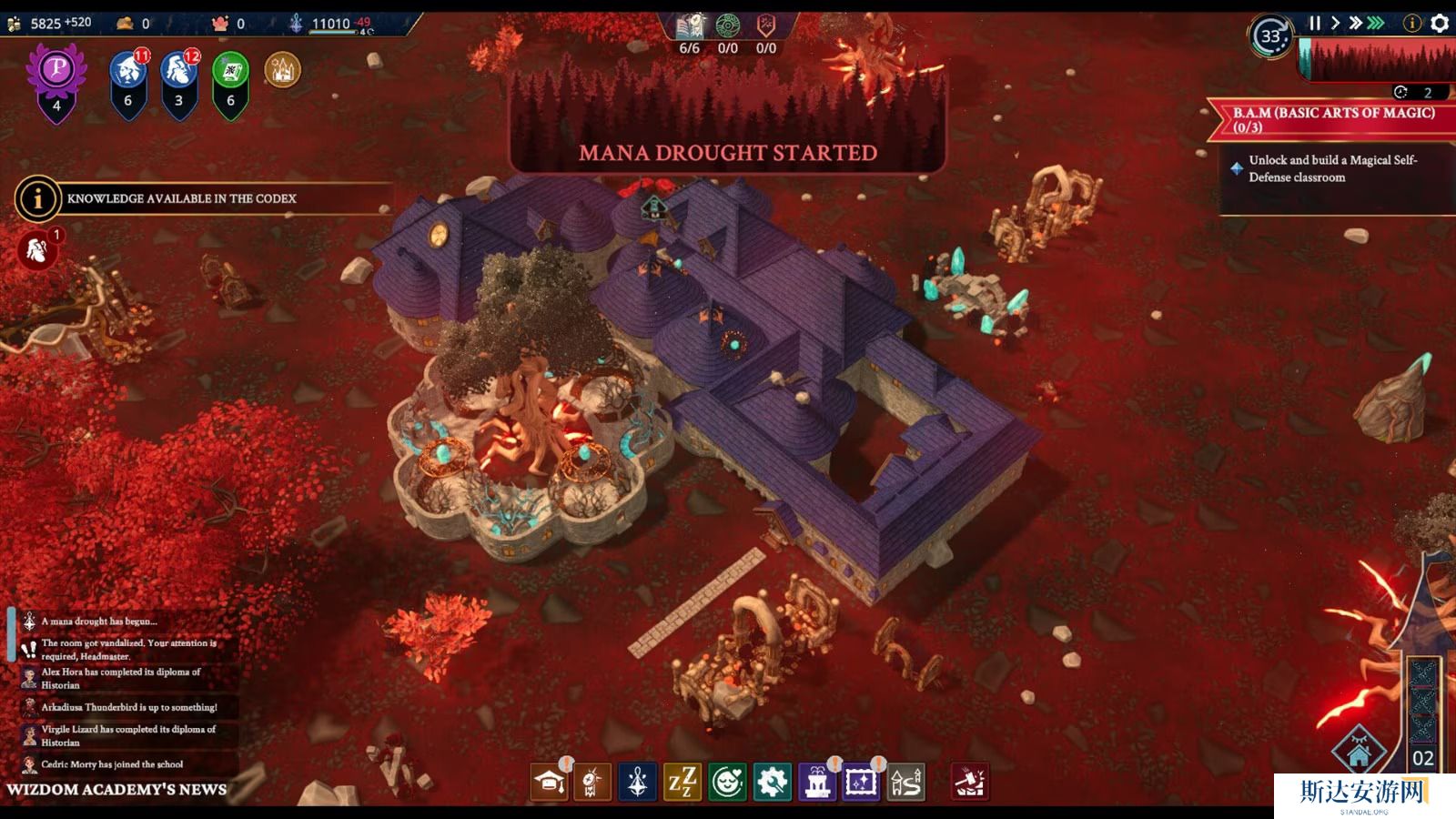Select the green triple-arrow fastest speed
Viewport: 1456px width, 819px height.
tap(1376, 24)
